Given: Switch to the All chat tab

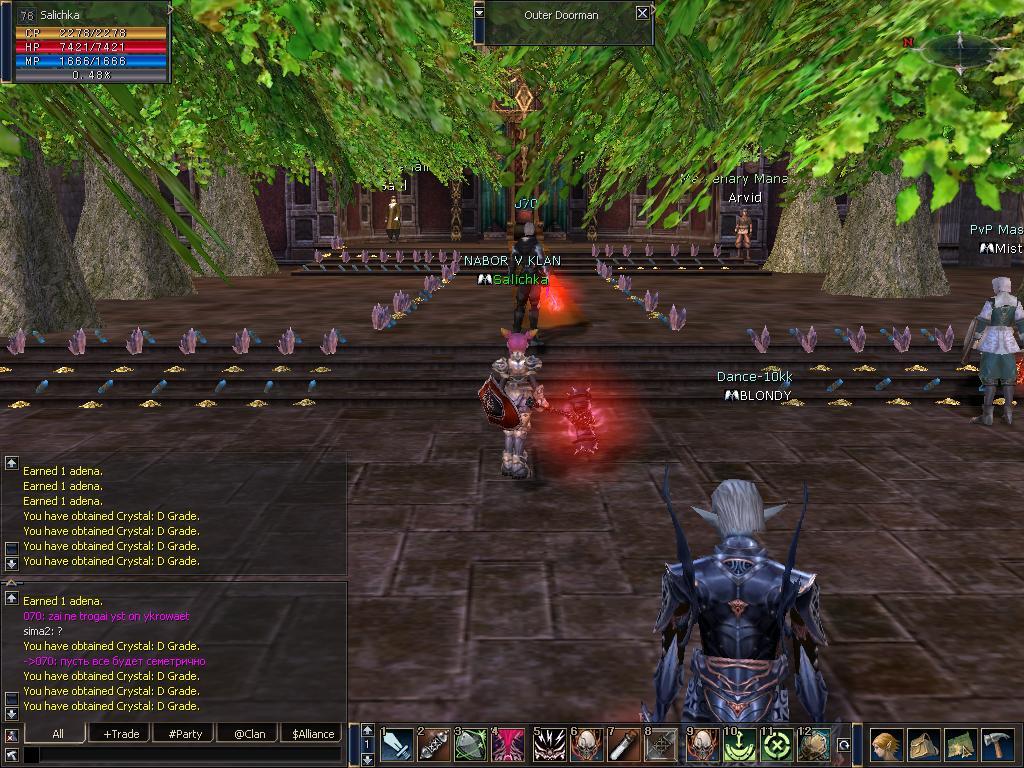Looking at the screenshot, I should (58, 733).
